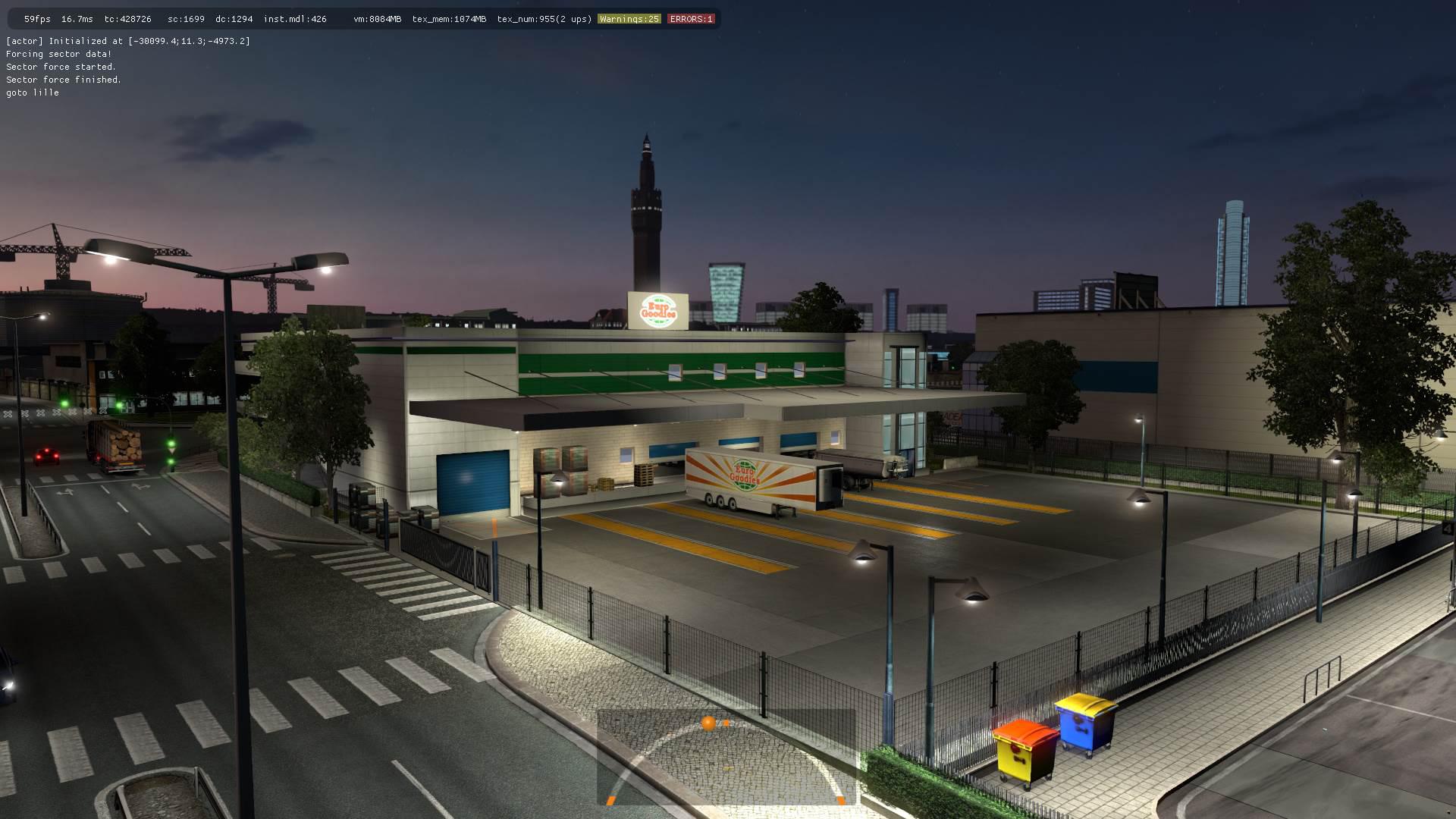Click the translucent road minimap overlay
This screenshot has height=819, width=1456.
[x=726, y=757]
